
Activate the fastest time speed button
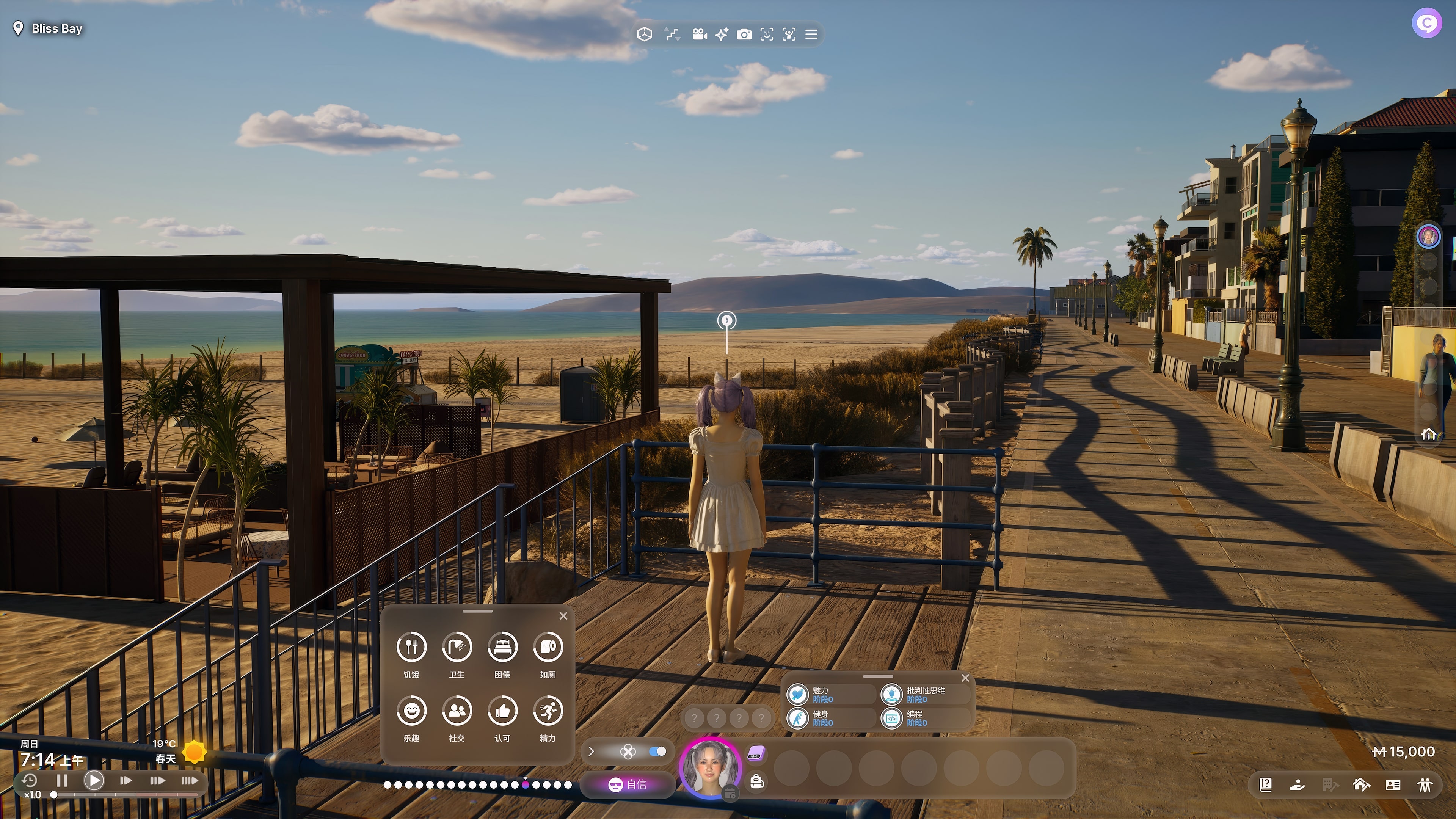click(x=189, y=781)
